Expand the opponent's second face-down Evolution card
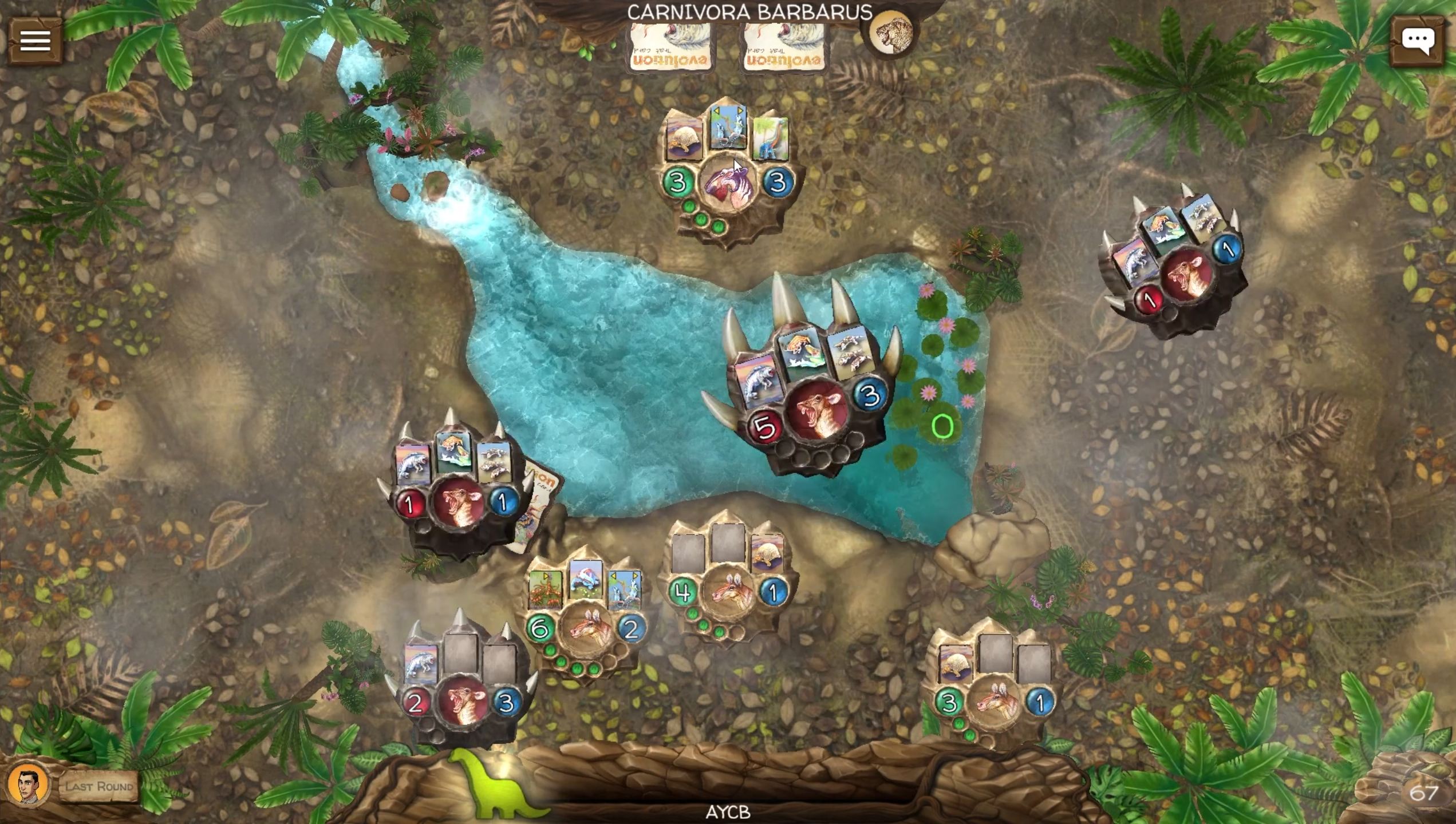Screen dimensions: 1456x824 pos(783,47)
